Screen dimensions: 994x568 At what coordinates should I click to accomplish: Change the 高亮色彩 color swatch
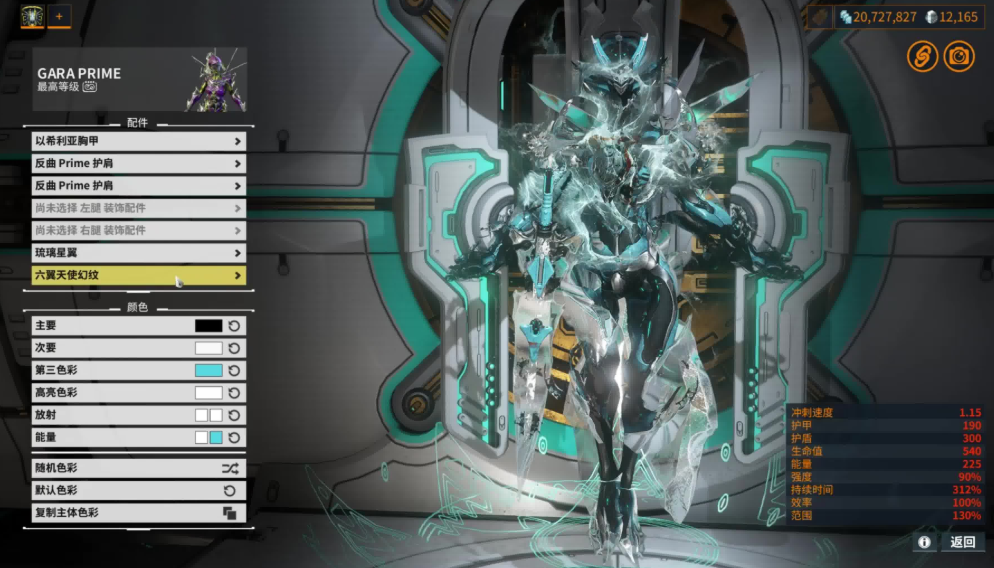(x=208, y=393)
